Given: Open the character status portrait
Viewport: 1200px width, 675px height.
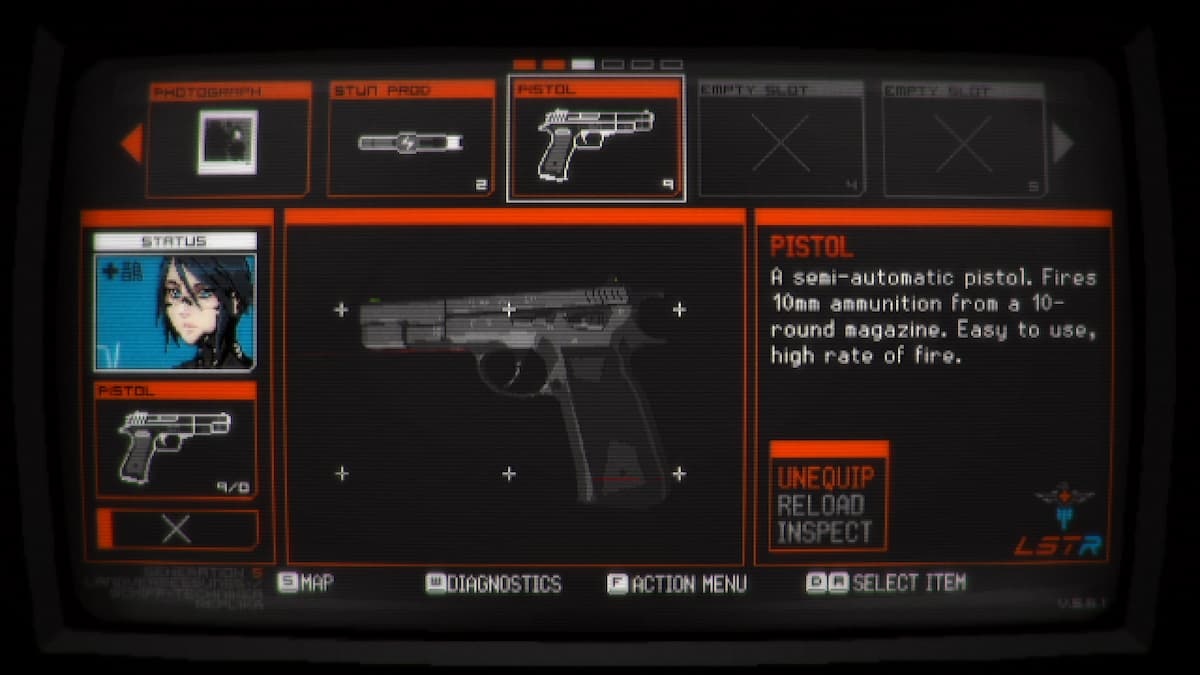Looking at the screenshot, I should click(x=176, y=312).
